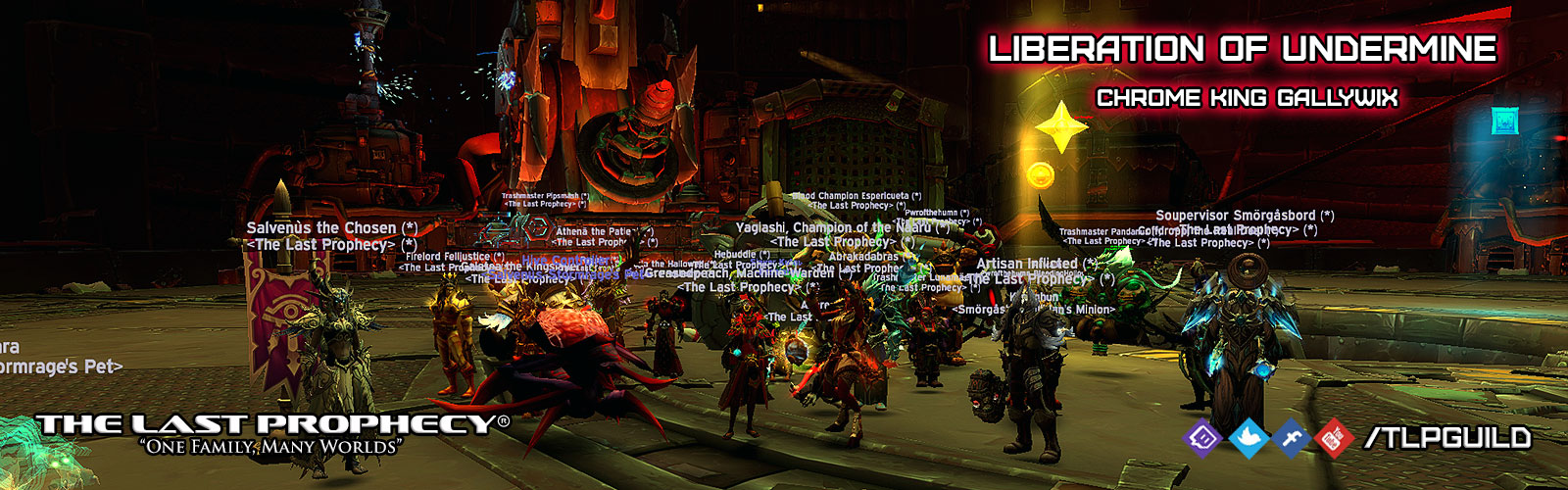The width and height of the screenshot is (1568, 490).
Task: Open the red YouTube social icon
Action: (x=1334, y=438)
